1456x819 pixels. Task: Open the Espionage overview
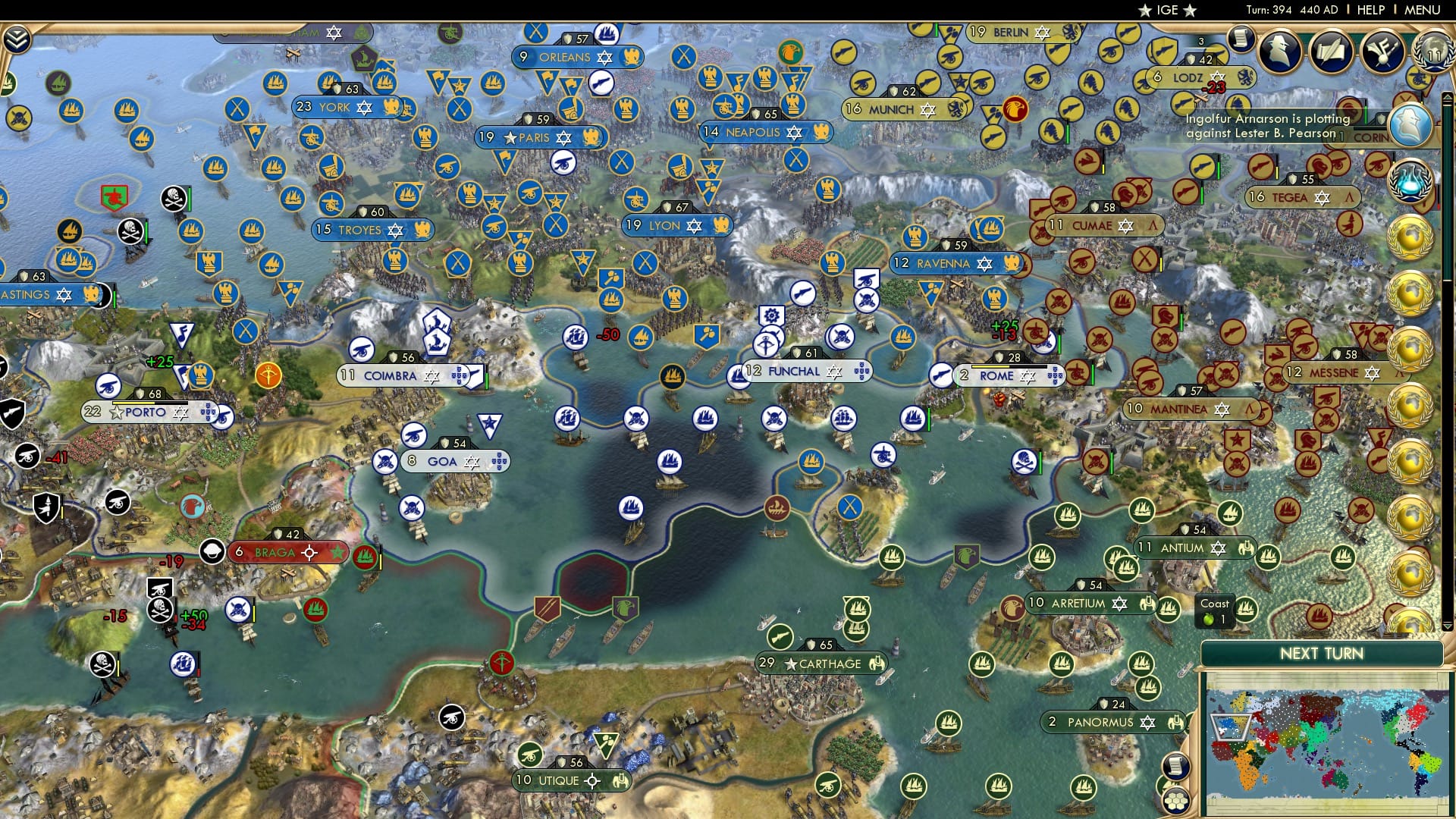click(x=1279, y=51)
